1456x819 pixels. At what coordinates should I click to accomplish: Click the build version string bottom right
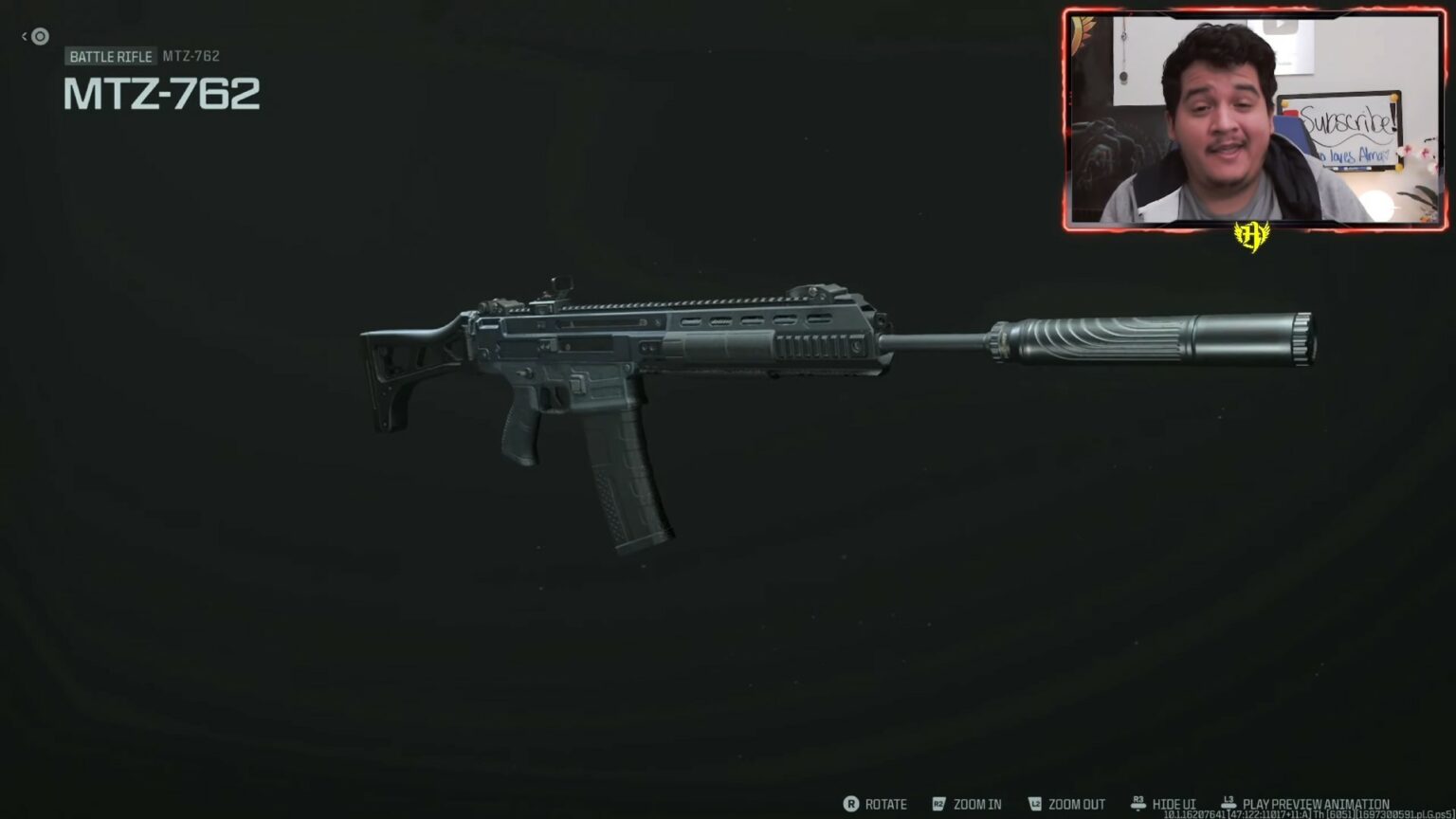tap(1308, 814)
